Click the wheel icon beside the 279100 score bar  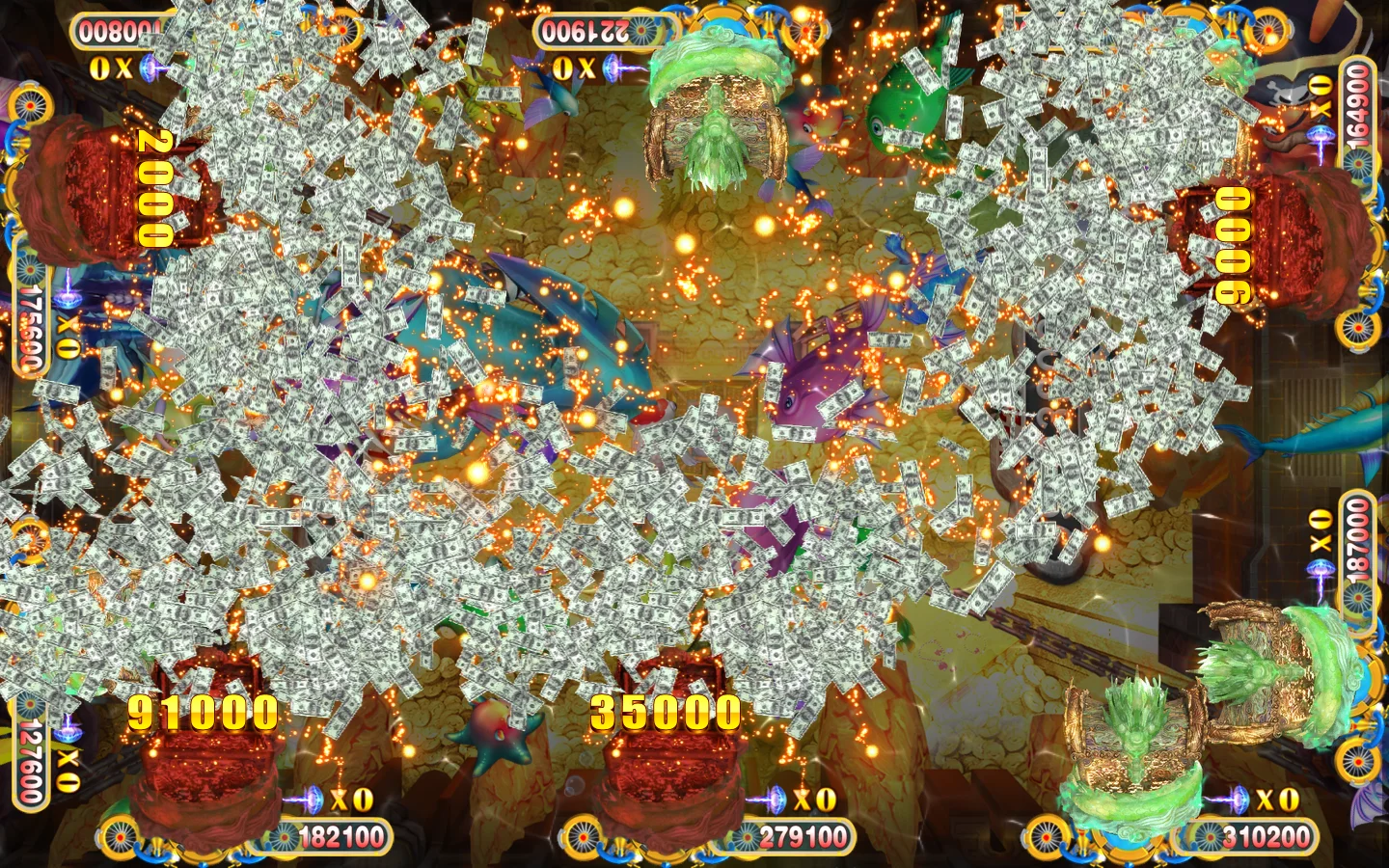pyautogui.click(x=748, y=836)
